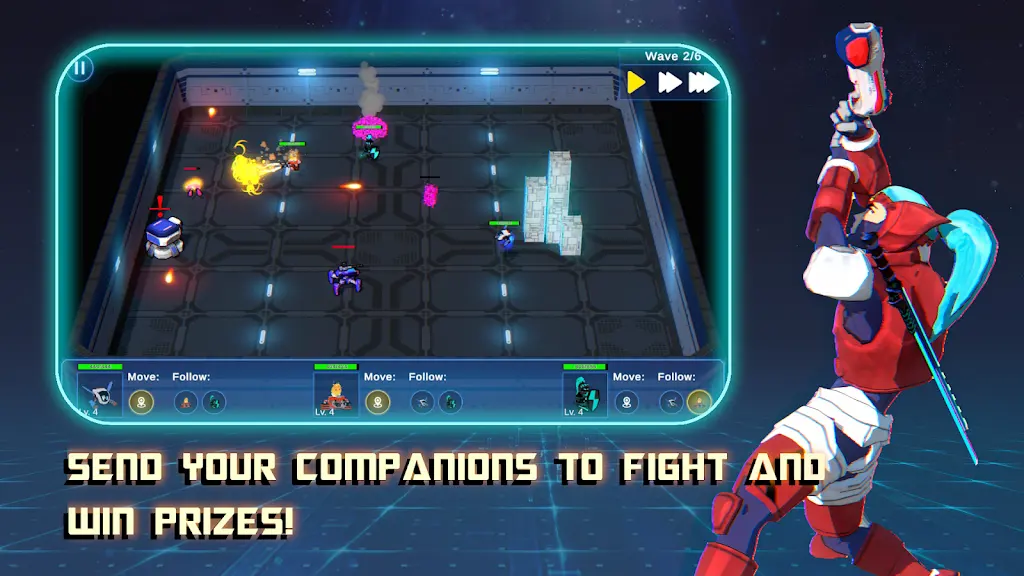The width and height of the screenshot is (1024, 576).
Task: Activate the Move button for the red vehicle companion
Action: click(x=378, y=402)
